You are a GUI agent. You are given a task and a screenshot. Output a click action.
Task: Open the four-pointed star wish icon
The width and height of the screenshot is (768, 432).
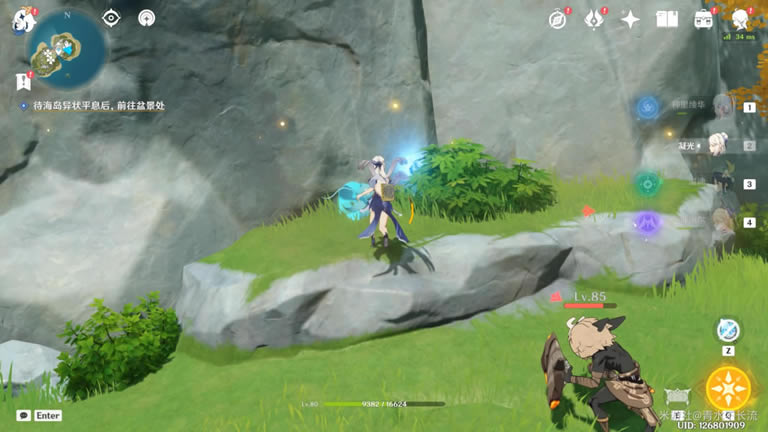coord(630,19)
